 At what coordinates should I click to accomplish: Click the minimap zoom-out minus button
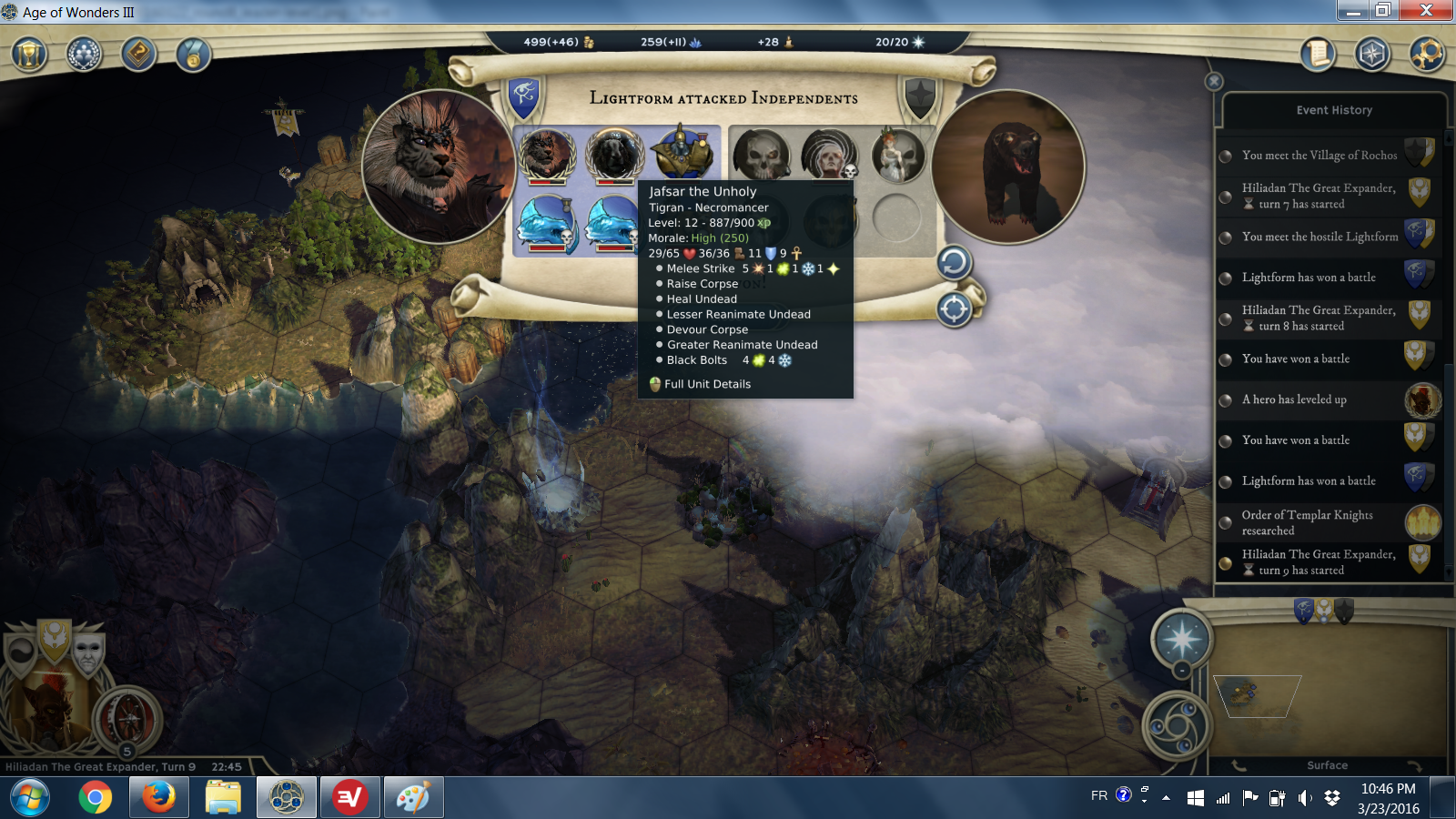coord(1181,671)
